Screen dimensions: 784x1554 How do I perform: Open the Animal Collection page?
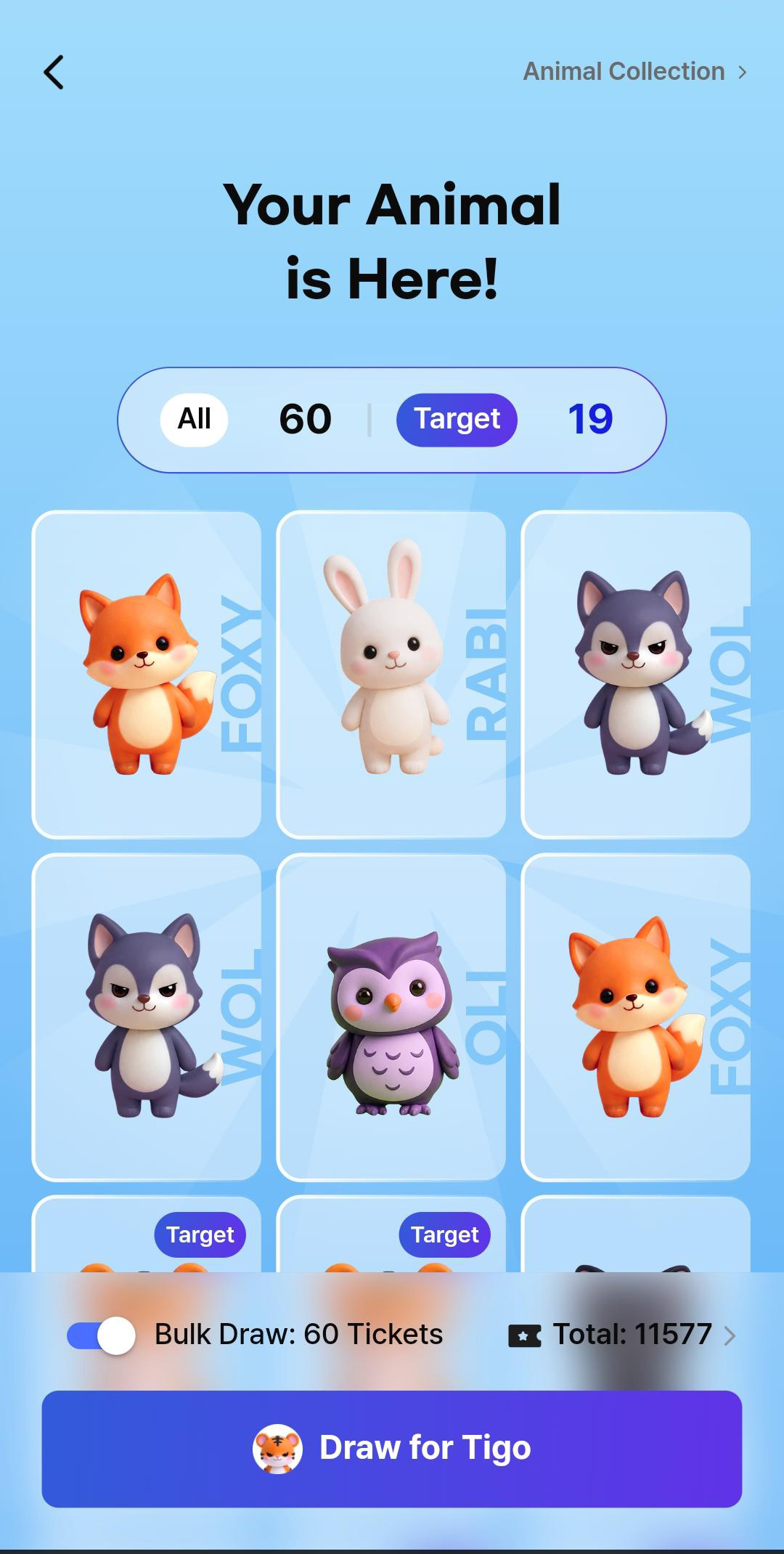[x=634, y=72]
